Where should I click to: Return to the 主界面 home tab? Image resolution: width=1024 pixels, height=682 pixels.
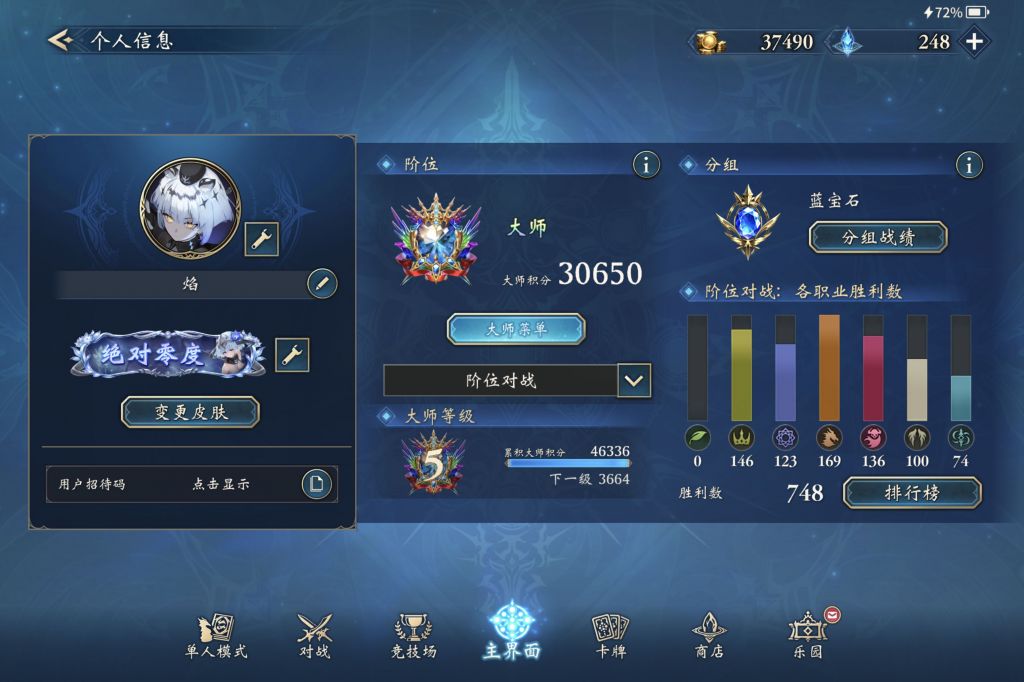tap(512, 632)
